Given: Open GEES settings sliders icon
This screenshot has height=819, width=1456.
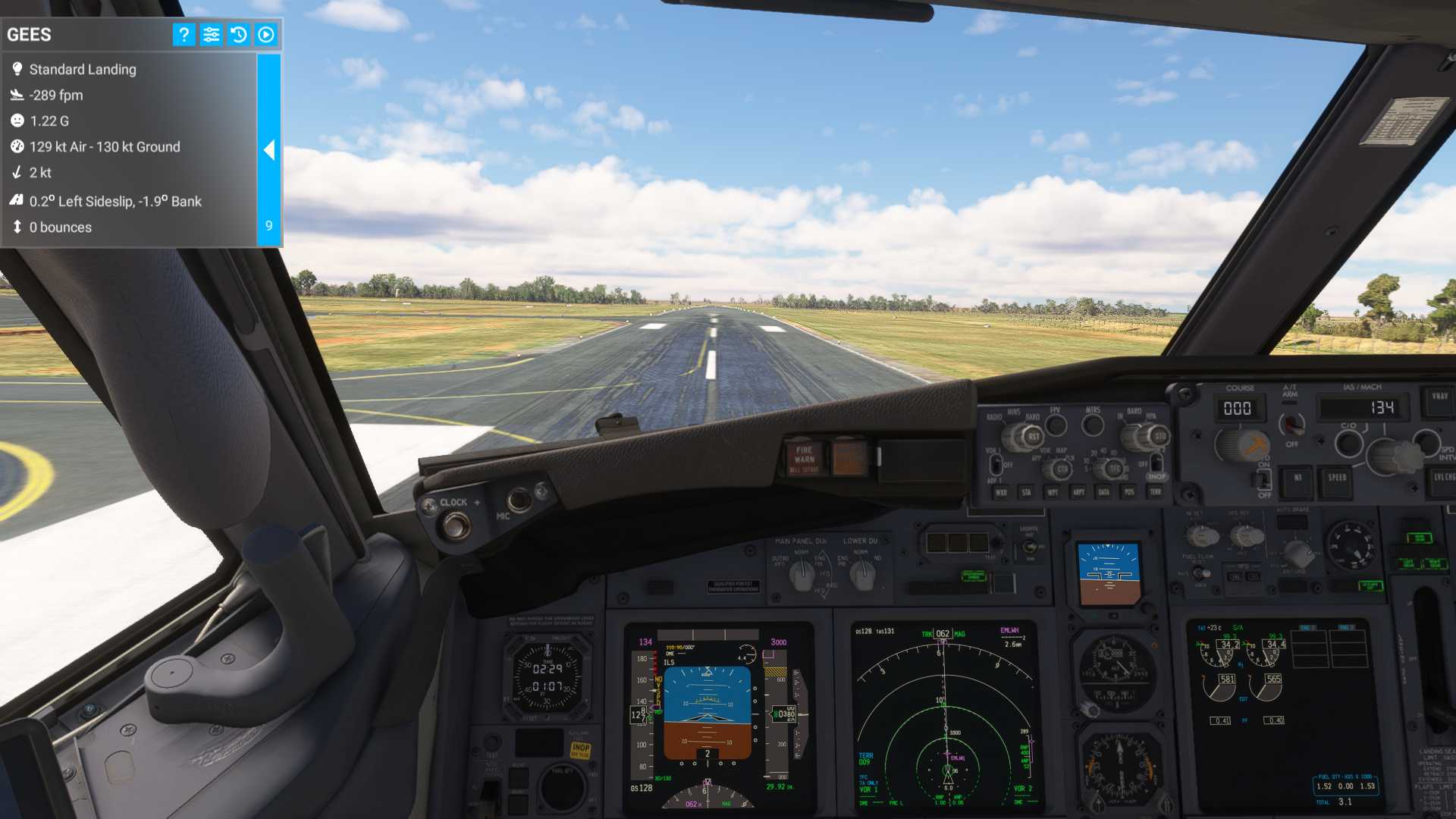Looking at the screenshot, I should pos(211,35).
